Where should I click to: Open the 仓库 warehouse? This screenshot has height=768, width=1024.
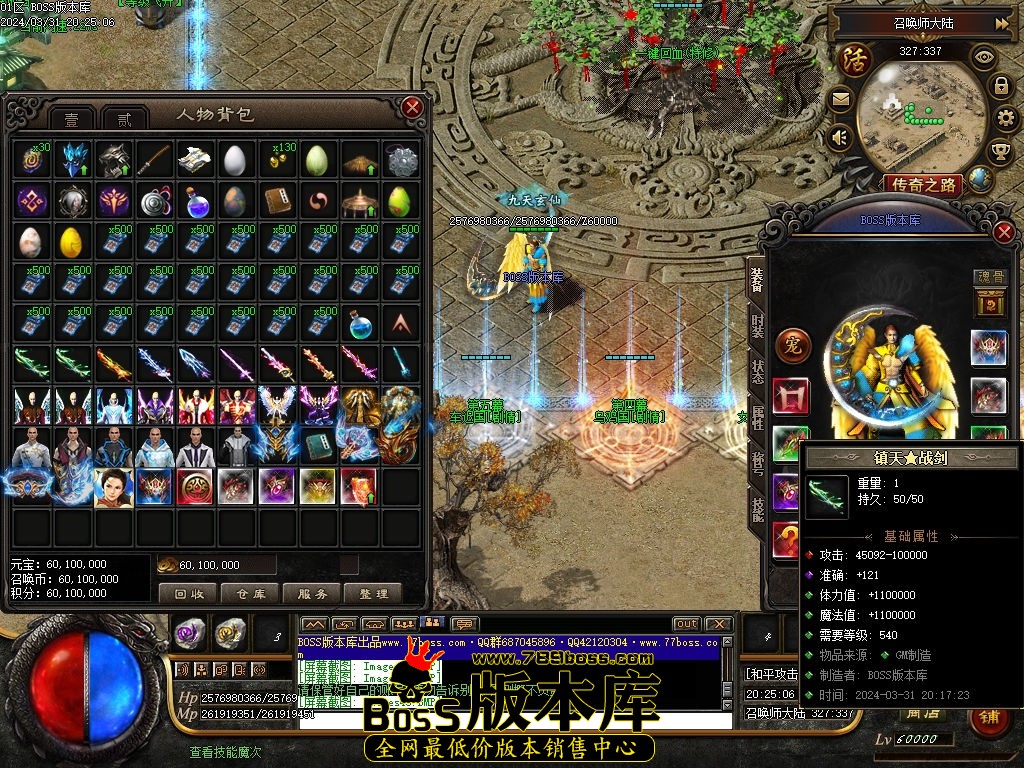click(250, 593)
